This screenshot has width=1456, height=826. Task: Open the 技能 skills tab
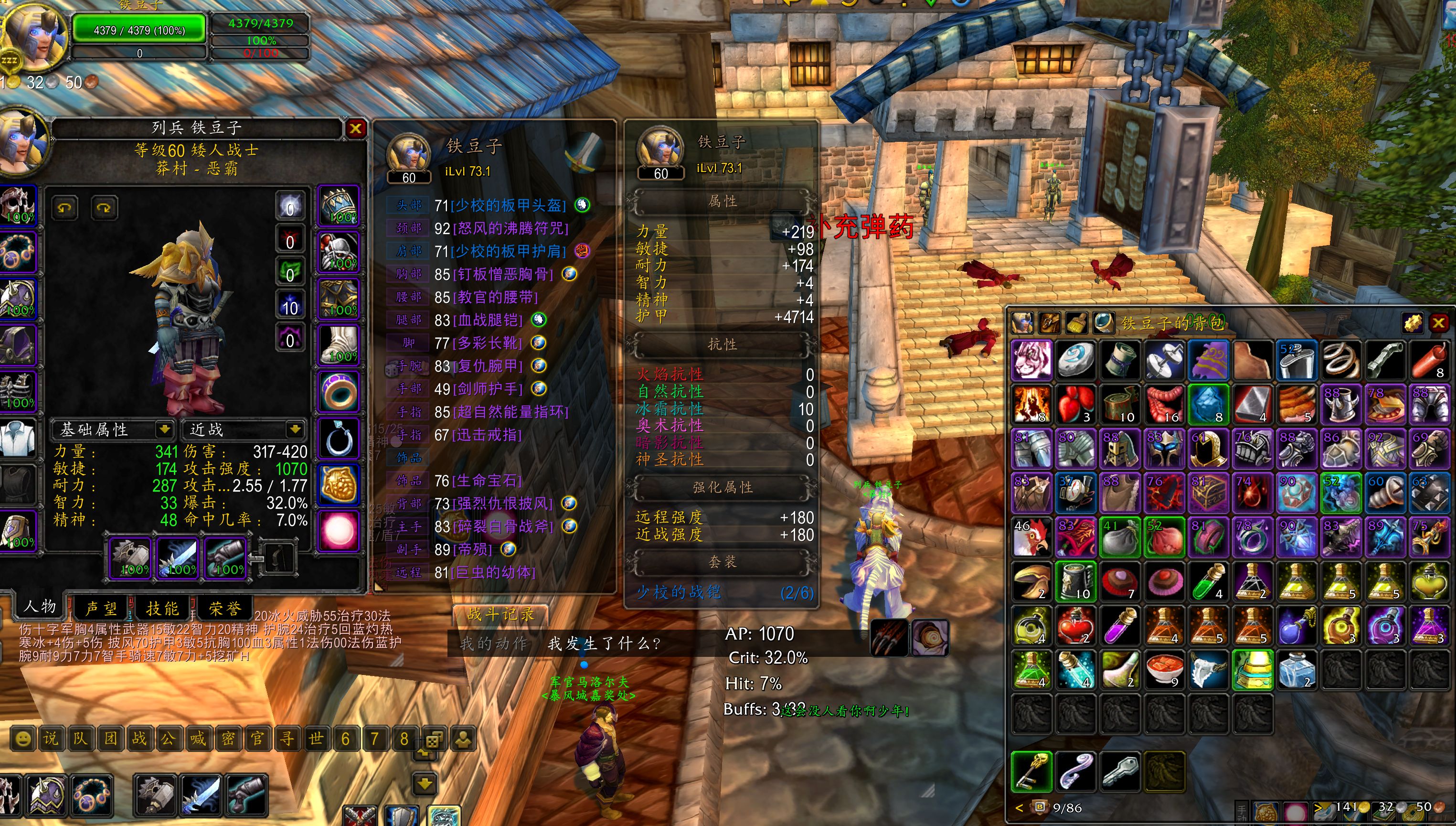(162, 609)
